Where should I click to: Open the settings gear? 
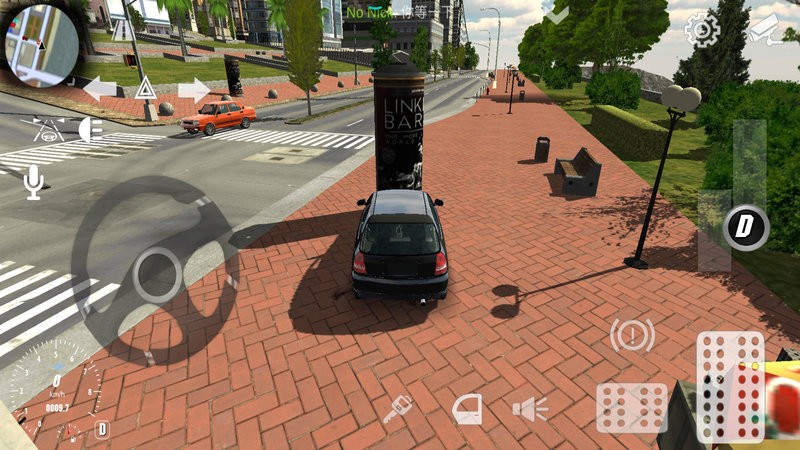(701, 30)
